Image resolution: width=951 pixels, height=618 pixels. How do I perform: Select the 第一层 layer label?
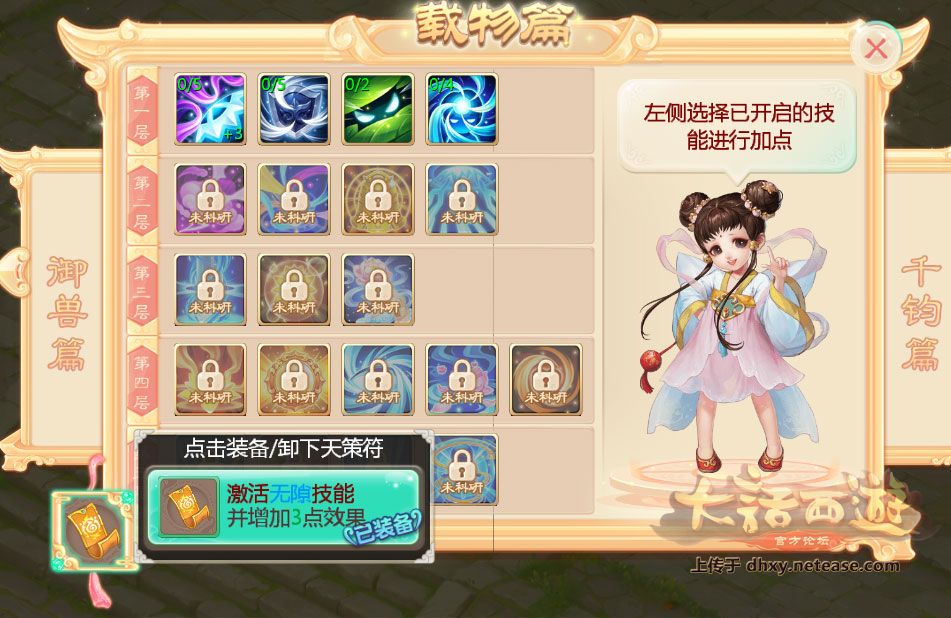[x=142, y=110]
